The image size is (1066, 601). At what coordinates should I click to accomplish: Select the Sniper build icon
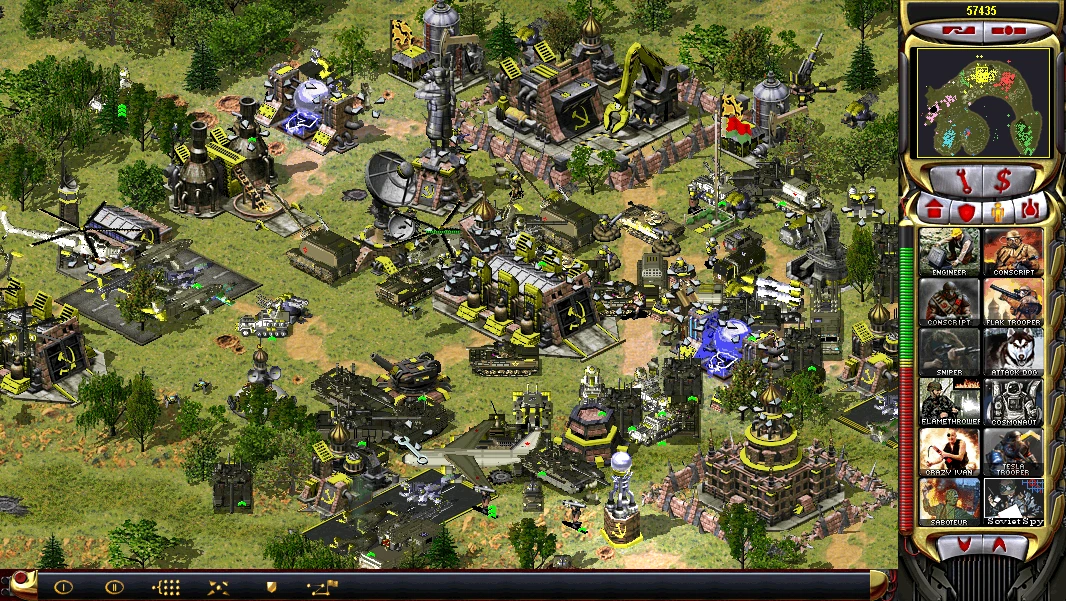coord(950,351)
